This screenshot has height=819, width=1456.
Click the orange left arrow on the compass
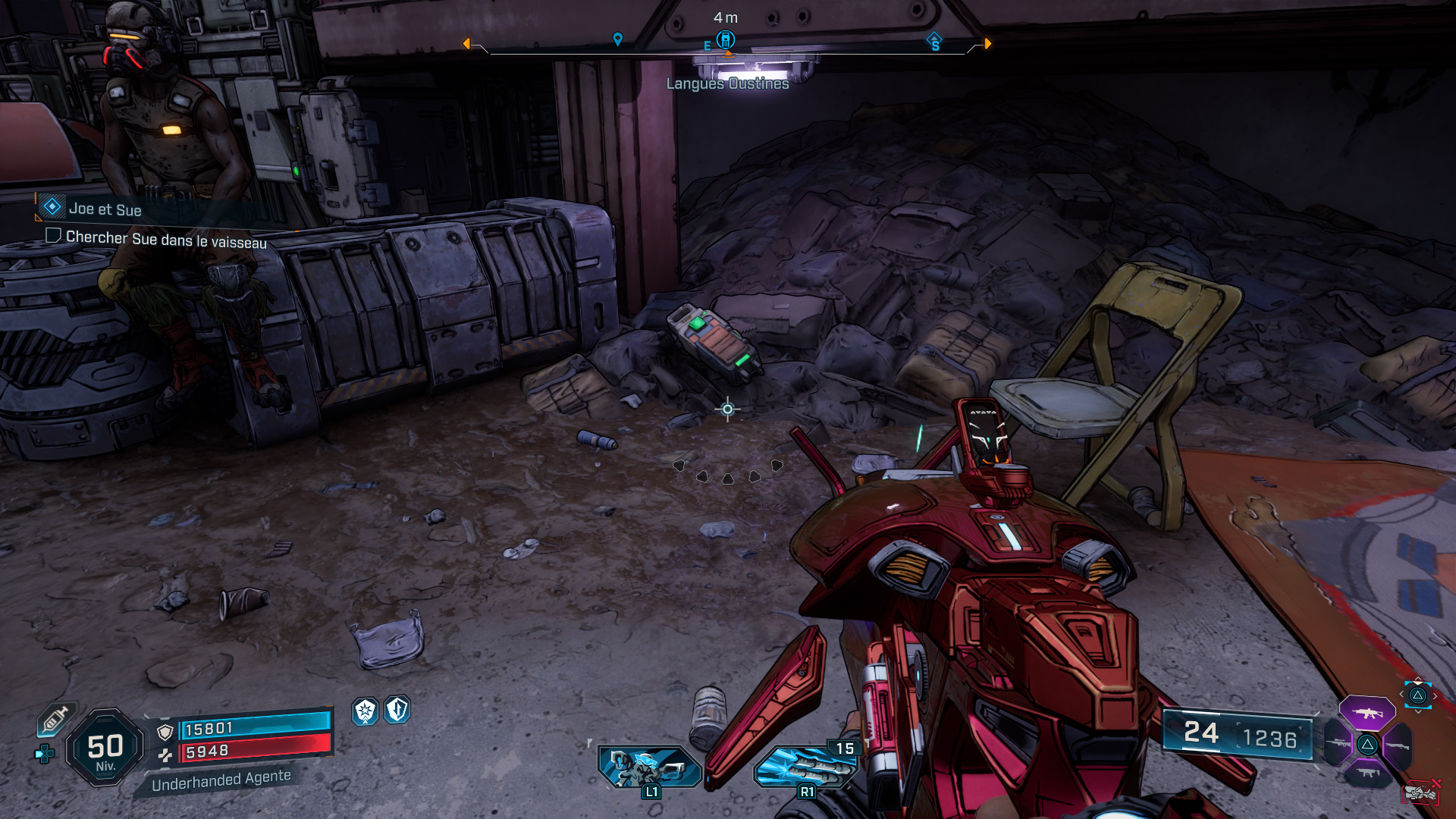[466, 44]
